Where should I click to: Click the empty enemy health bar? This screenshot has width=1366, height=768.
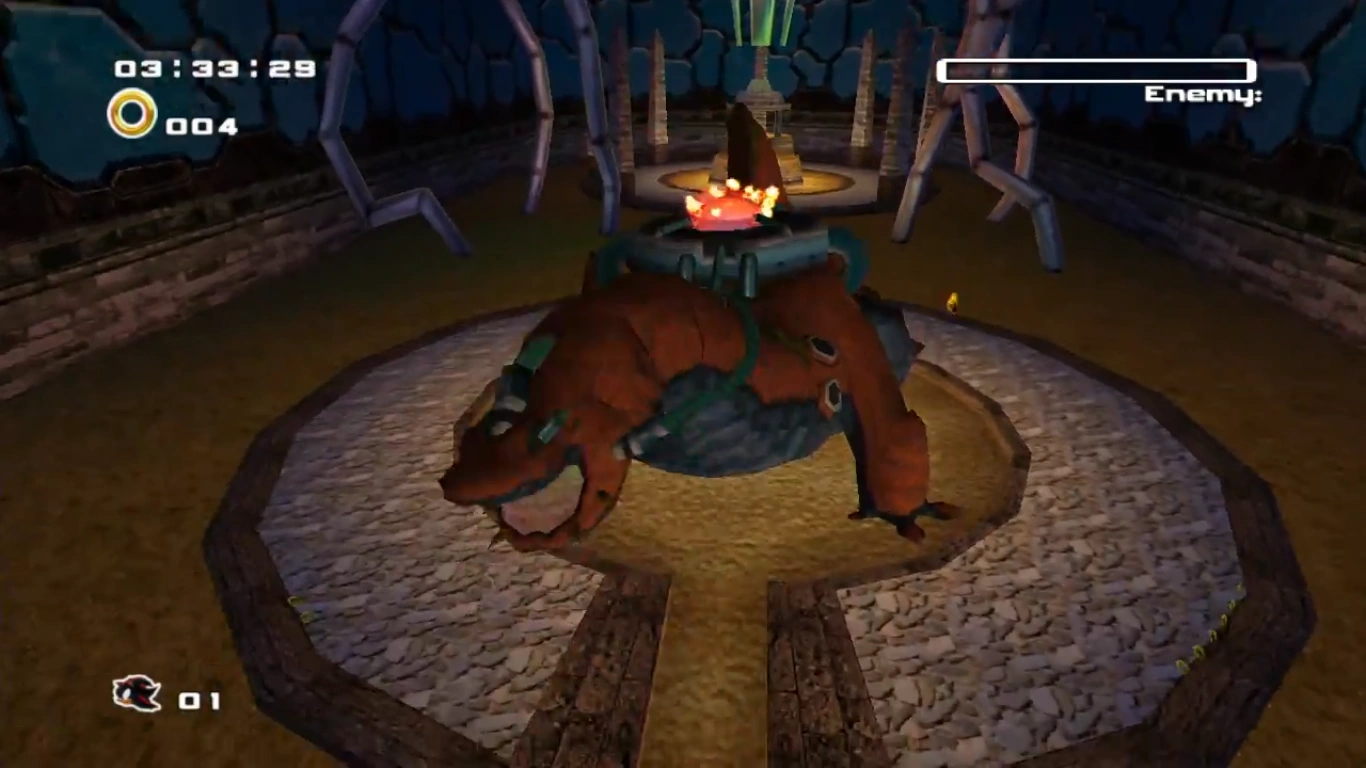pyautogui.click(x=1095, y=72)
